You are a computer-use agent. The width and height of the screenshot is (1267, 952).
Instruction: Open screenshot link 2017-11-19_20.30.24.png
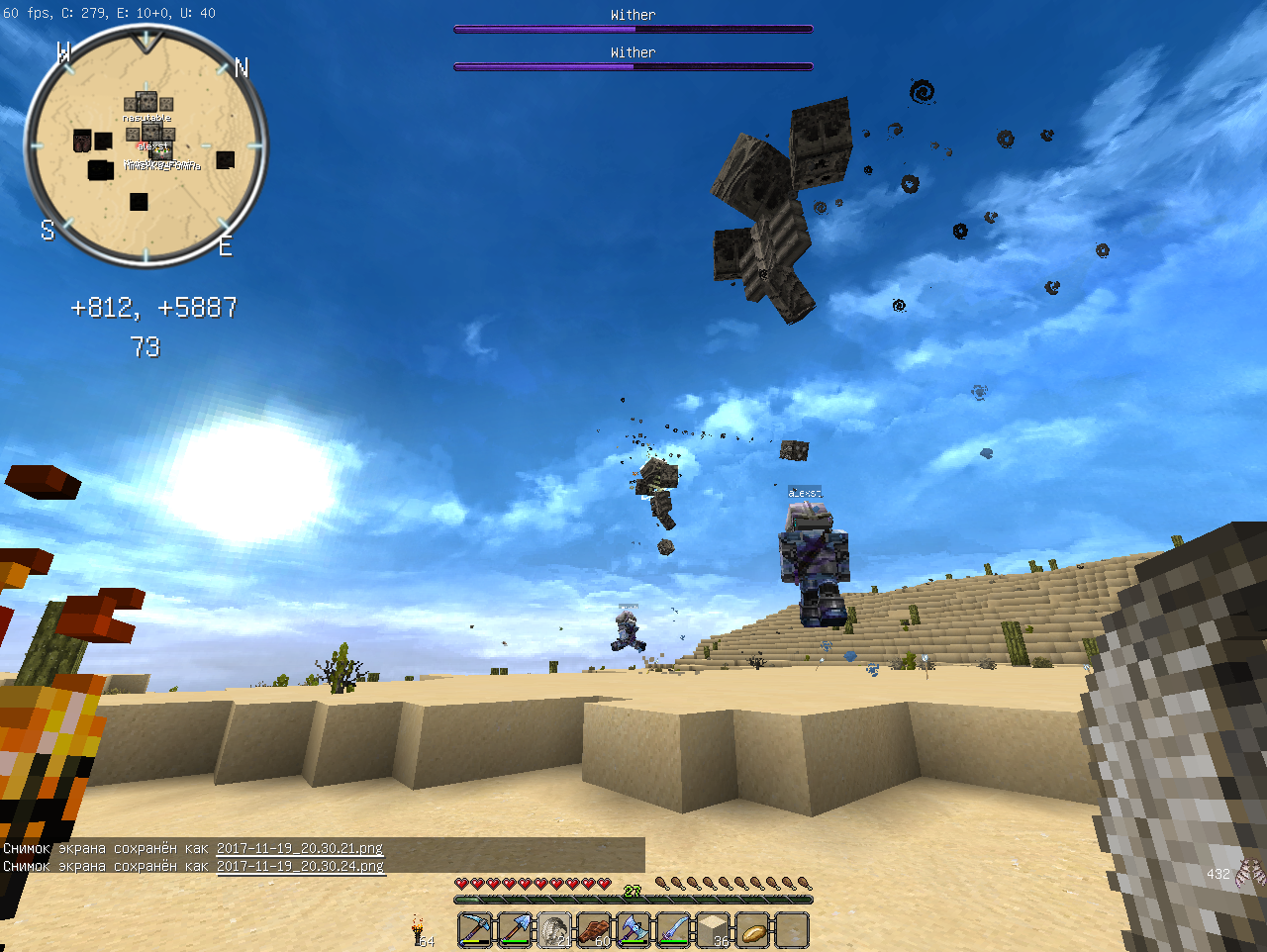pos(300,866)
